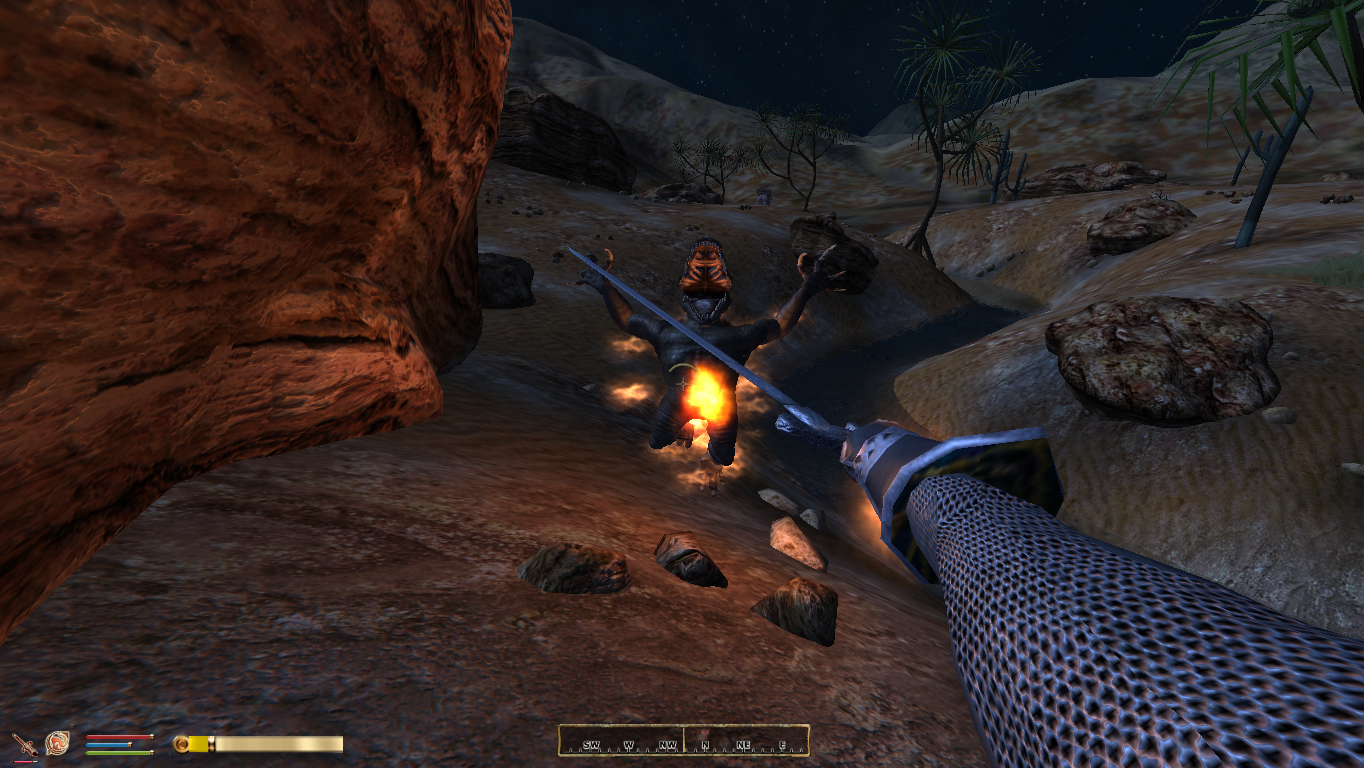Select the active spell icon

[57, 743]
